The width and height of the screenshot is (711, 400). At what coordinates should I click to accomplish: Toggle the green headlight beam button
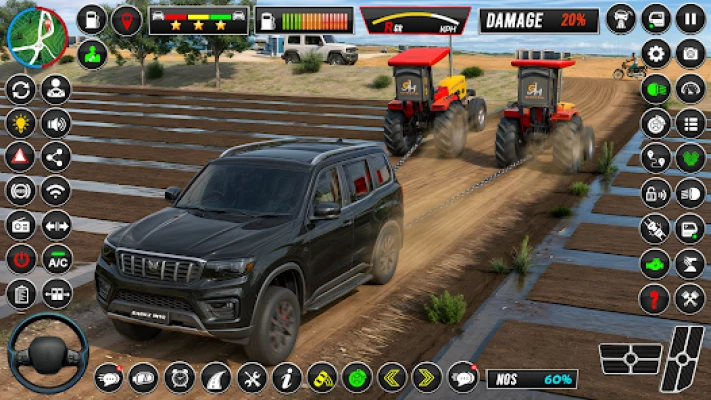pos(656,88)
